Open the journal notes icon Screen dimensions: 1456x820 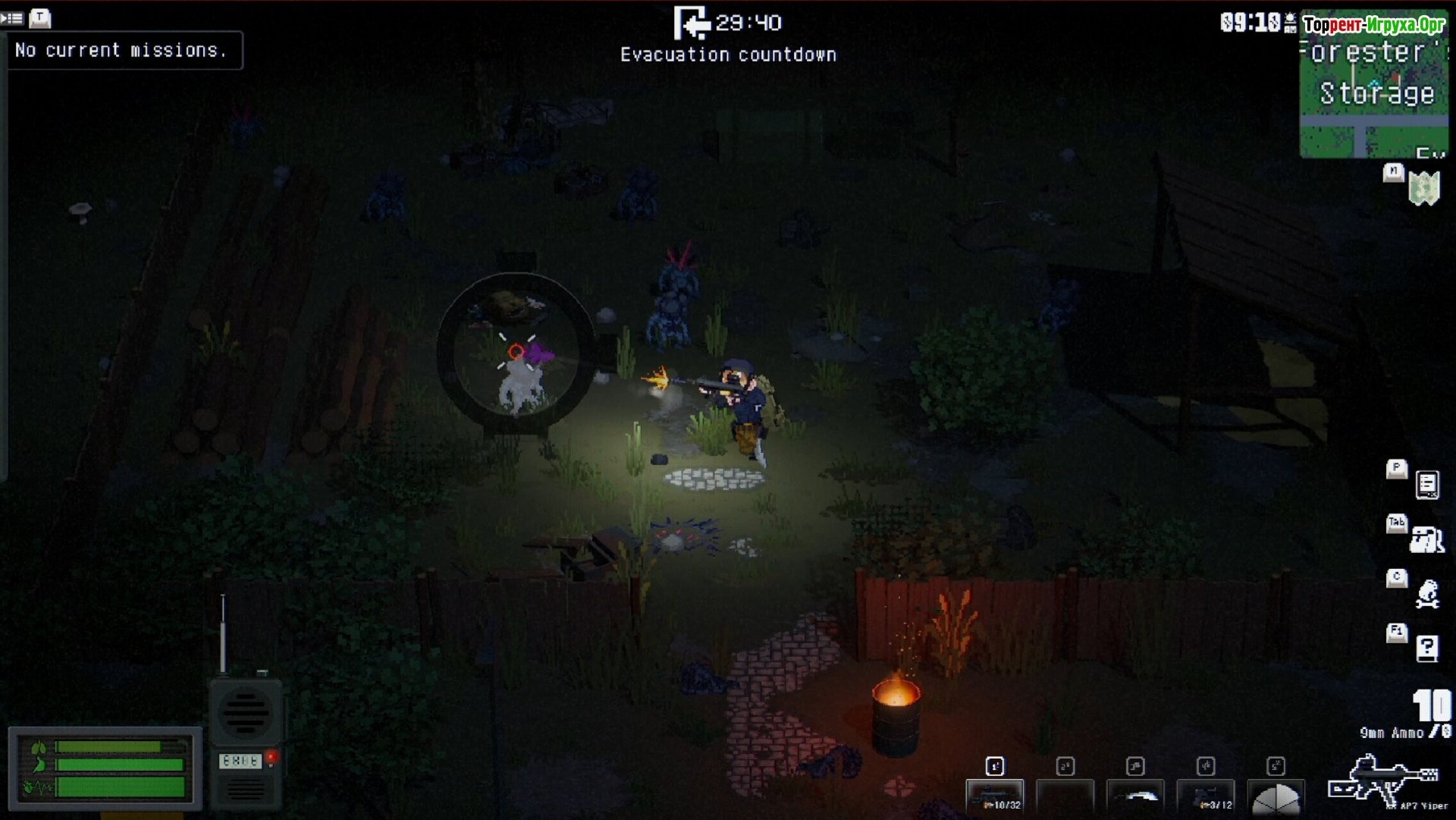coord(1426,485)
